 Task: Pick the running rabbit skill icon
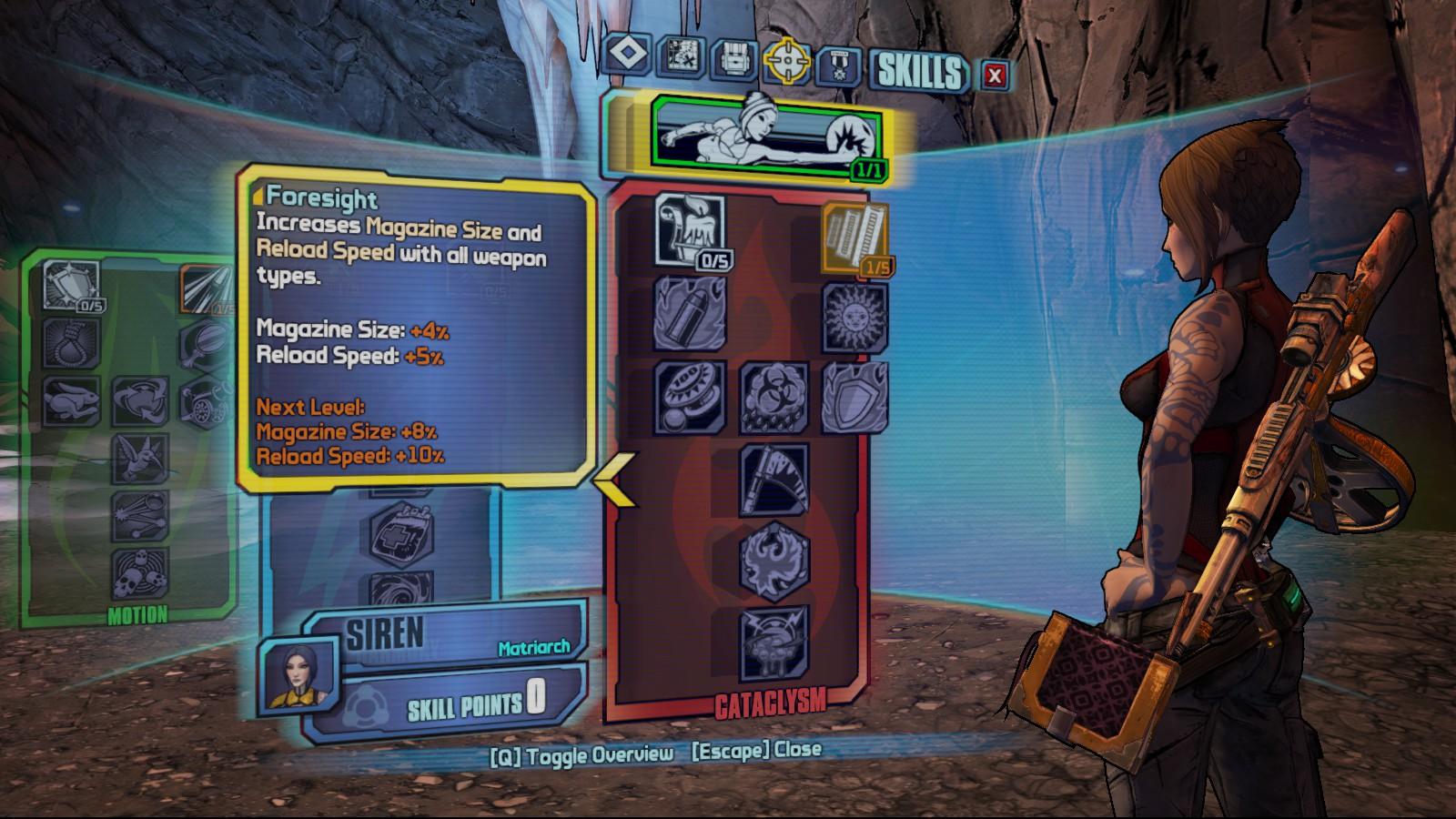coord(70,401)
